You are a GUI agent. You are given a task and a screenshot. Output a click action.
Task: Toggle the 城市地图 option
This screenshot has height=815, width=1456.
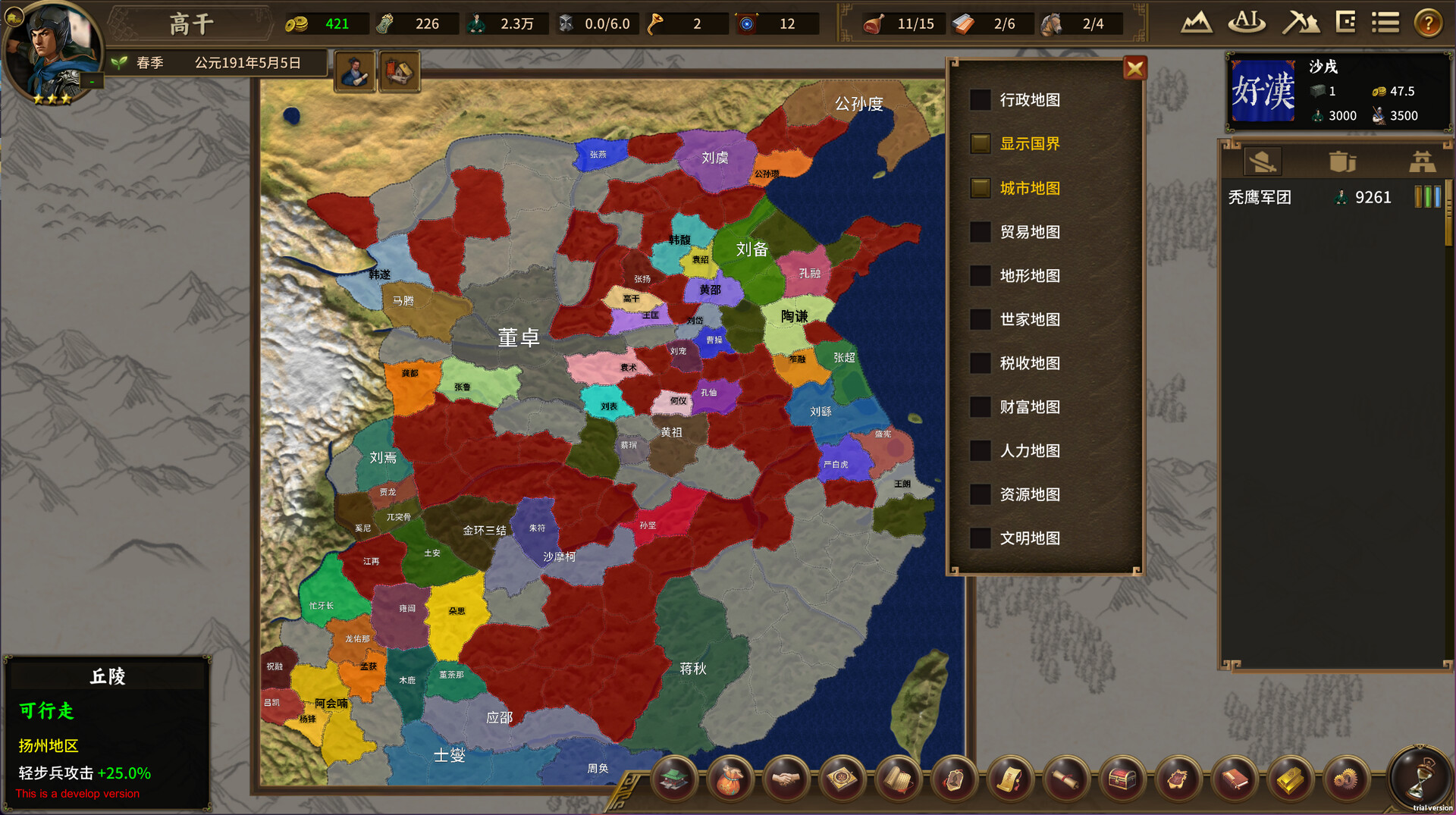pos(981,188)
